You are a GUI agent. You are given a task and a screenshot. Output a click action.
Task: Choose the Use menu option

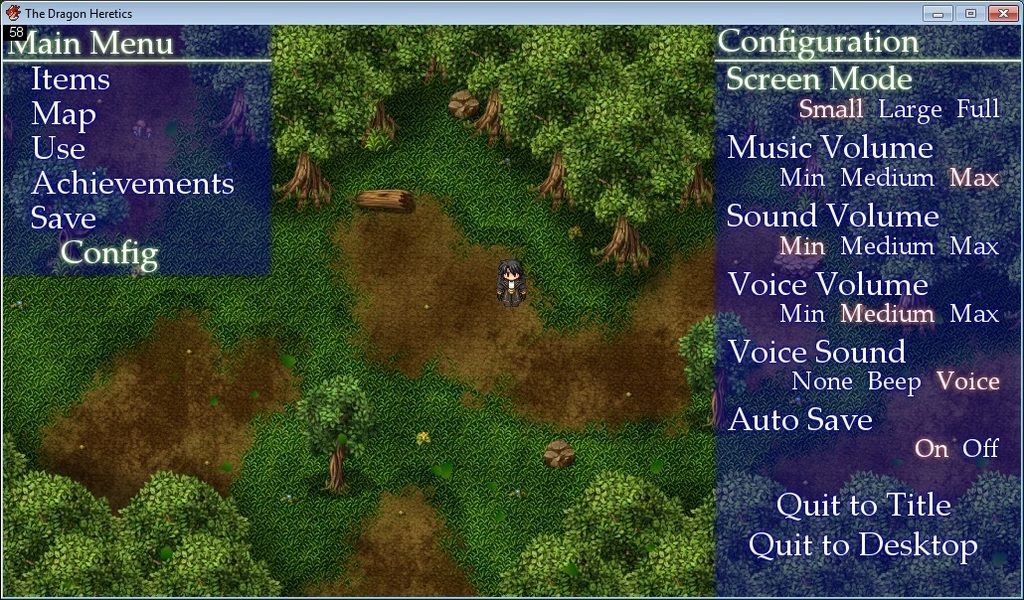[58, 149]
